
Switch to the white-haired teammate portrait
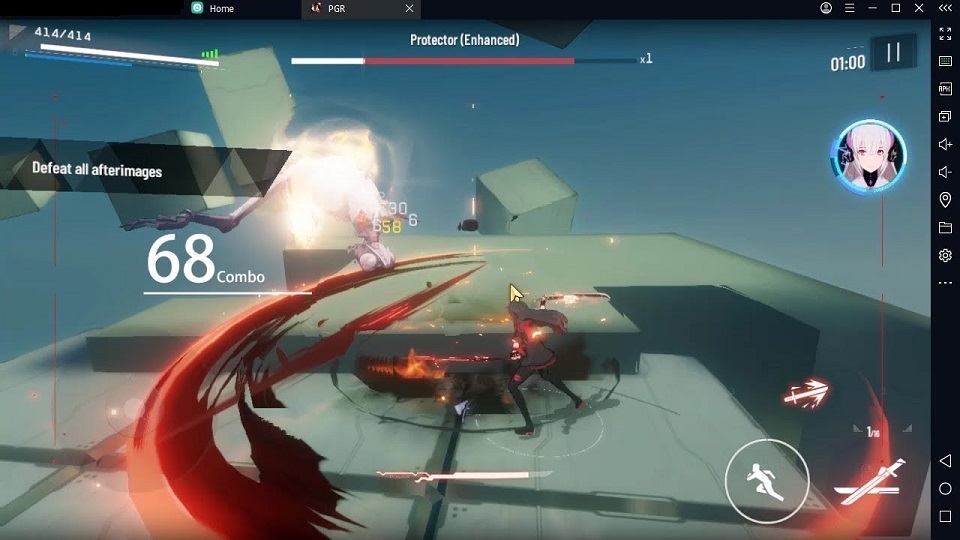(868, 156)
